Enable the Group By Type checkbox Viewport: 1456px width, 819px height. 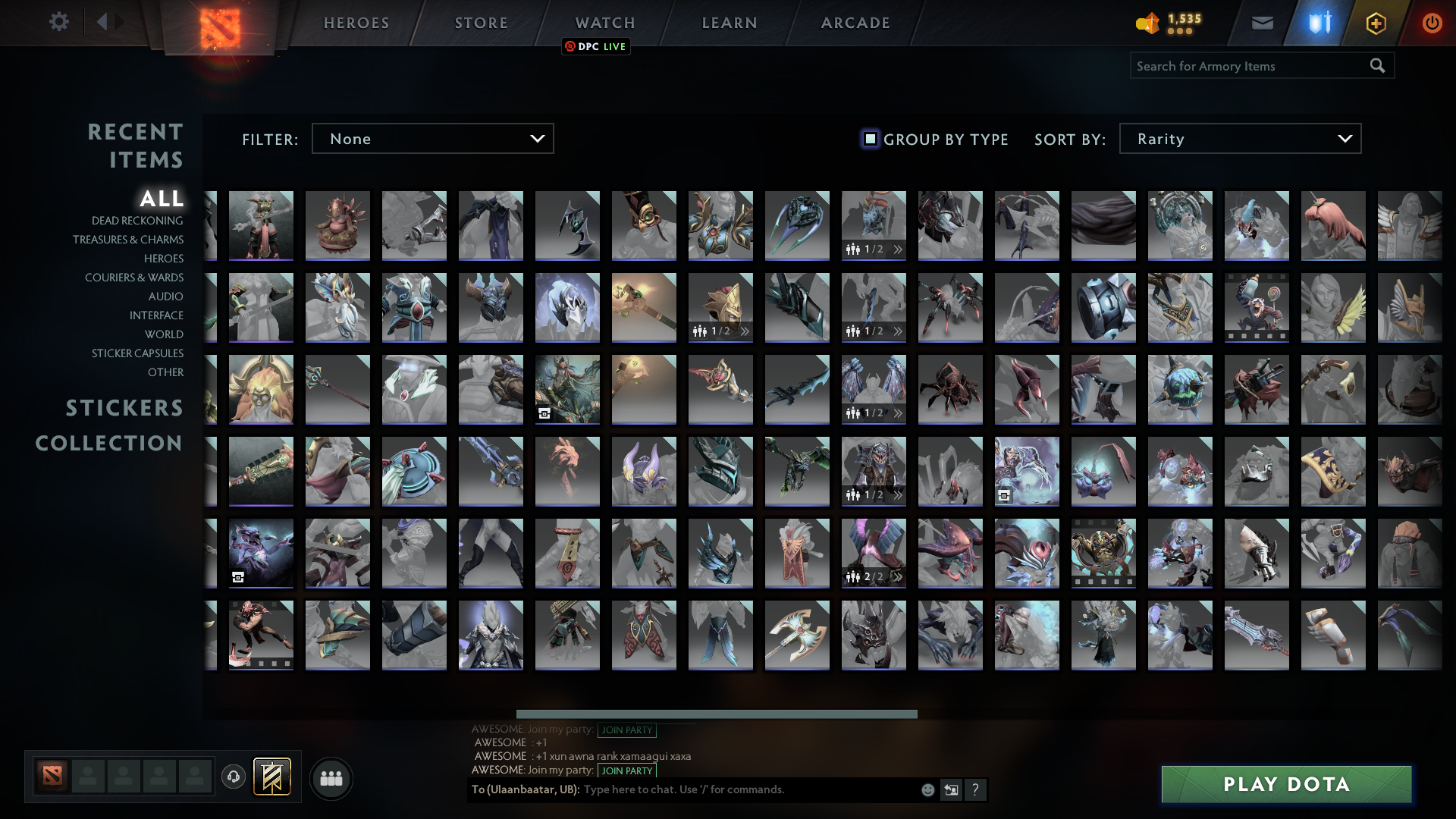pyautogui.click(x=870, y=138)
